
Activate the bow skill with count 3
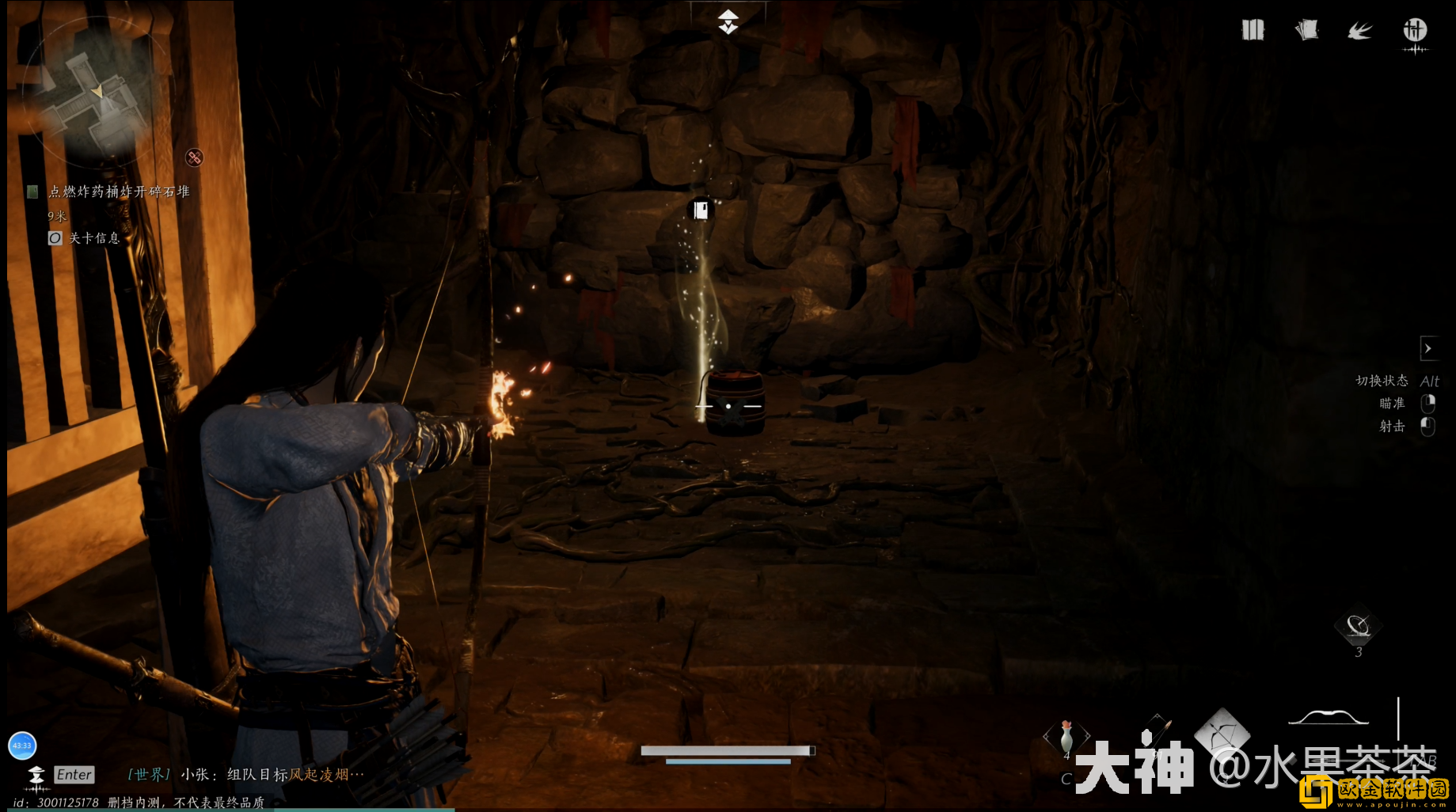pyautogui.click(x=1359, y=628)
